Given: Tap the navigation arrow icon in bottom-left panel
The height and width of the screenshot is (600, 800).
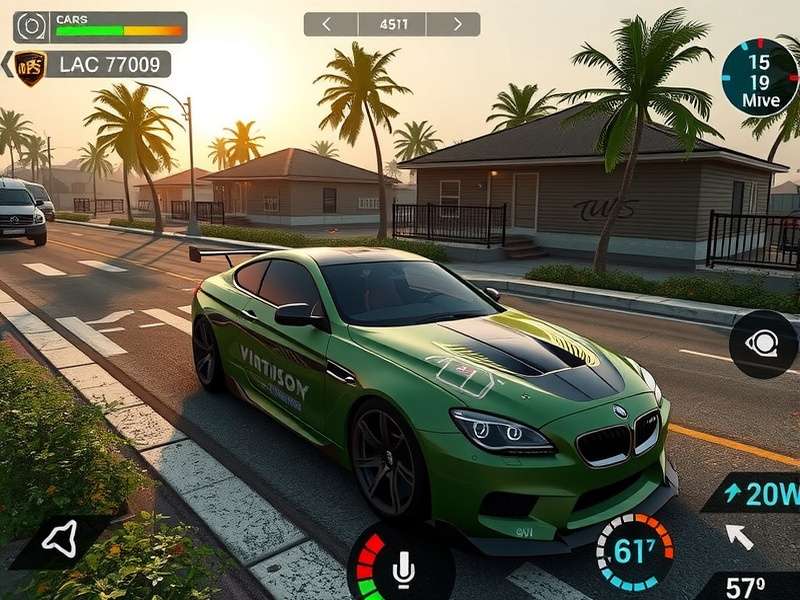Looking at the screenshot, I should click(60, 541).
